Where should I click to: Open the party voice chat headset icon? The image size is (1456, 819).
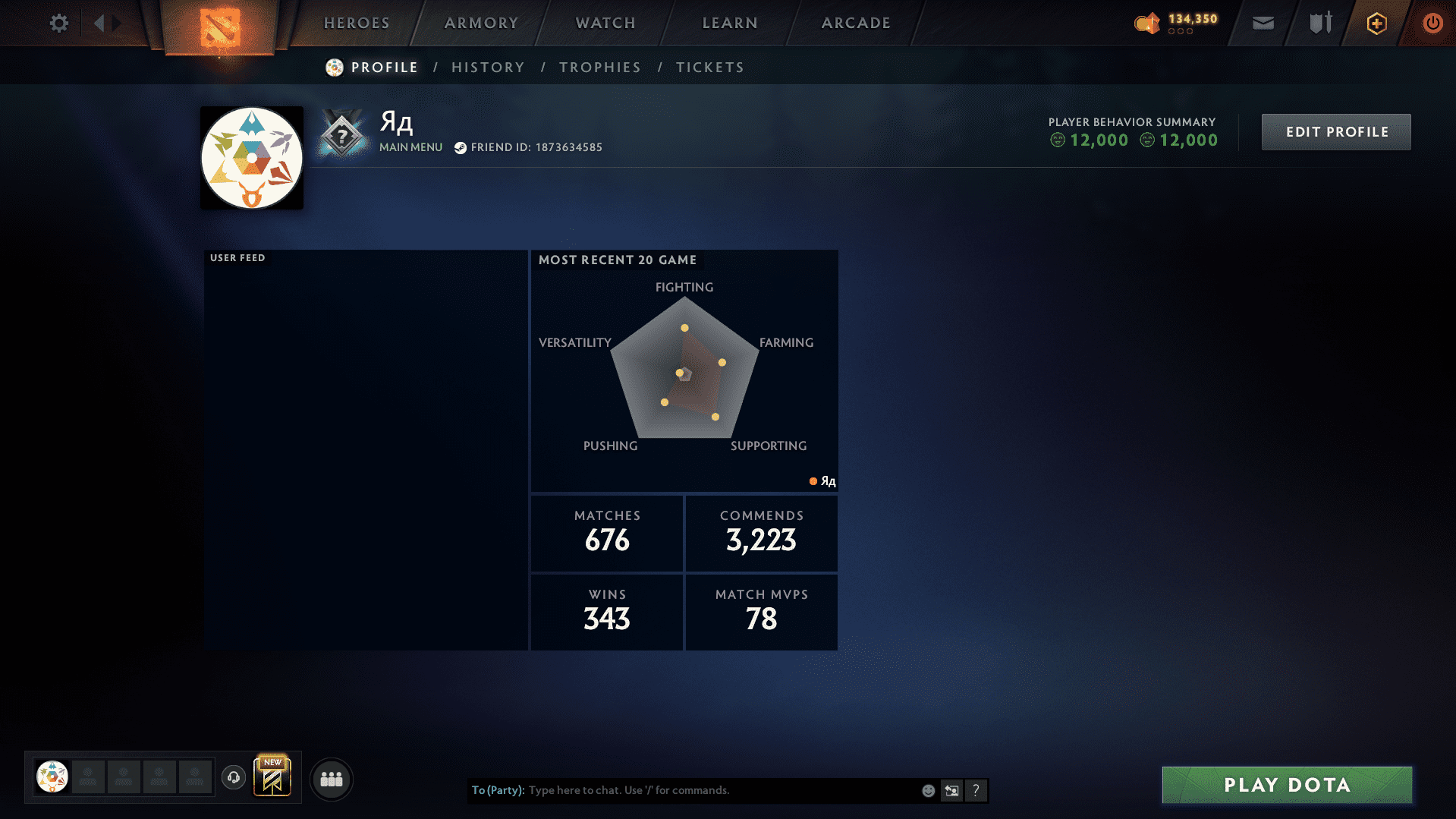(x=233, y=778)
